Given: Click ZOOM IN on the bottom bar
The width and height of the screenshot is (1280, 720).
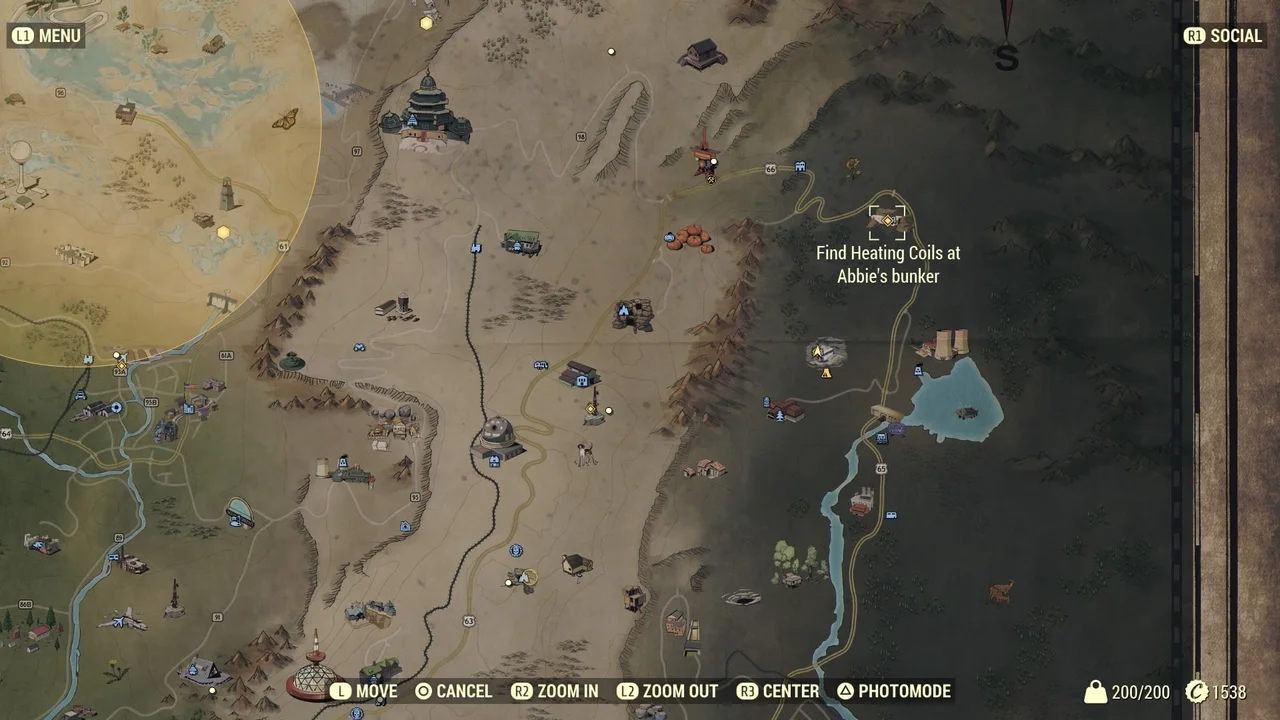Looking at the screenshot, I should coord(566,691).
